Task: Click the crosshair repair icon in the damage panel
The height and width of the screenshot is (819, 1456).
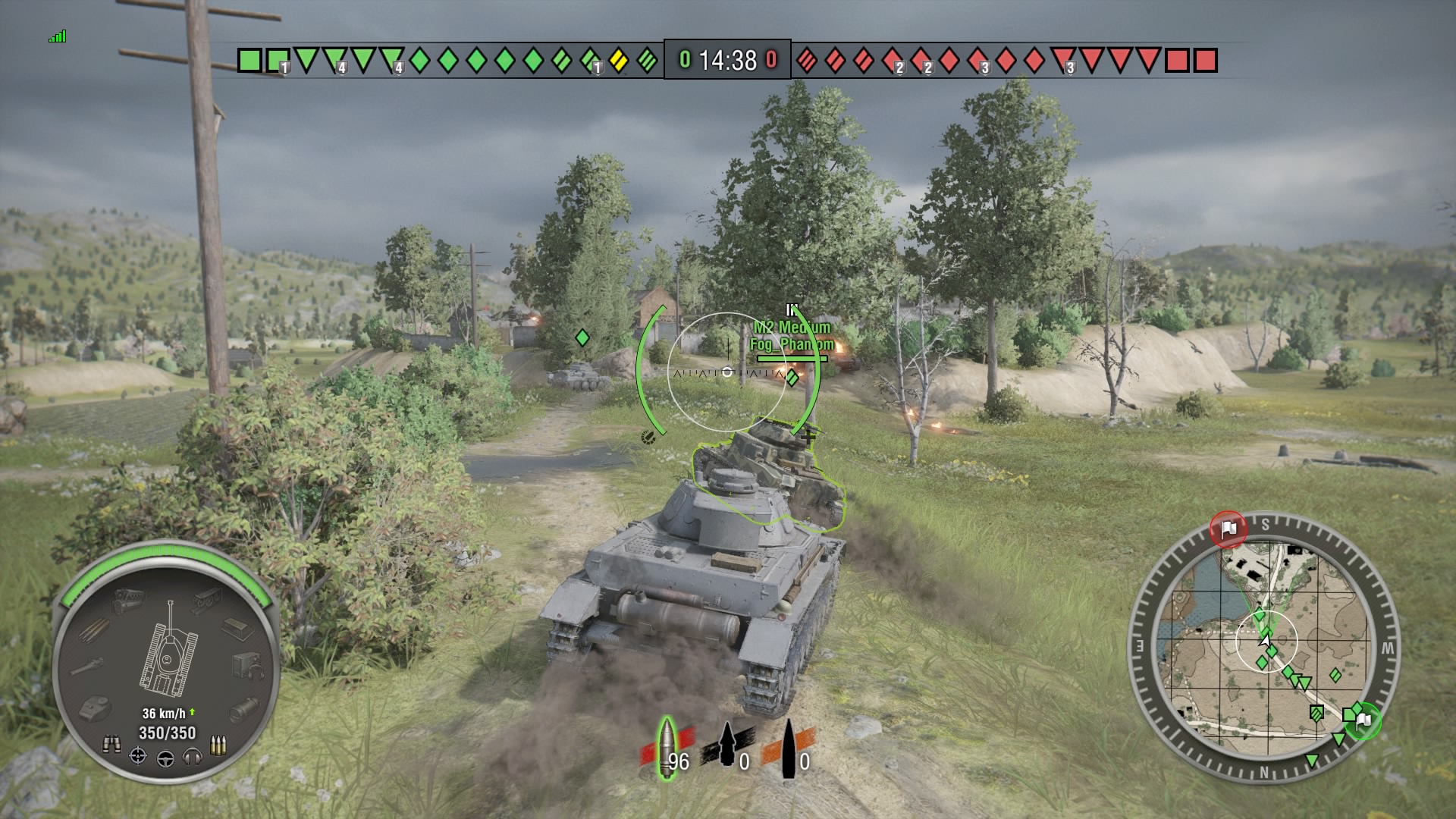Action: coord(138,756)
